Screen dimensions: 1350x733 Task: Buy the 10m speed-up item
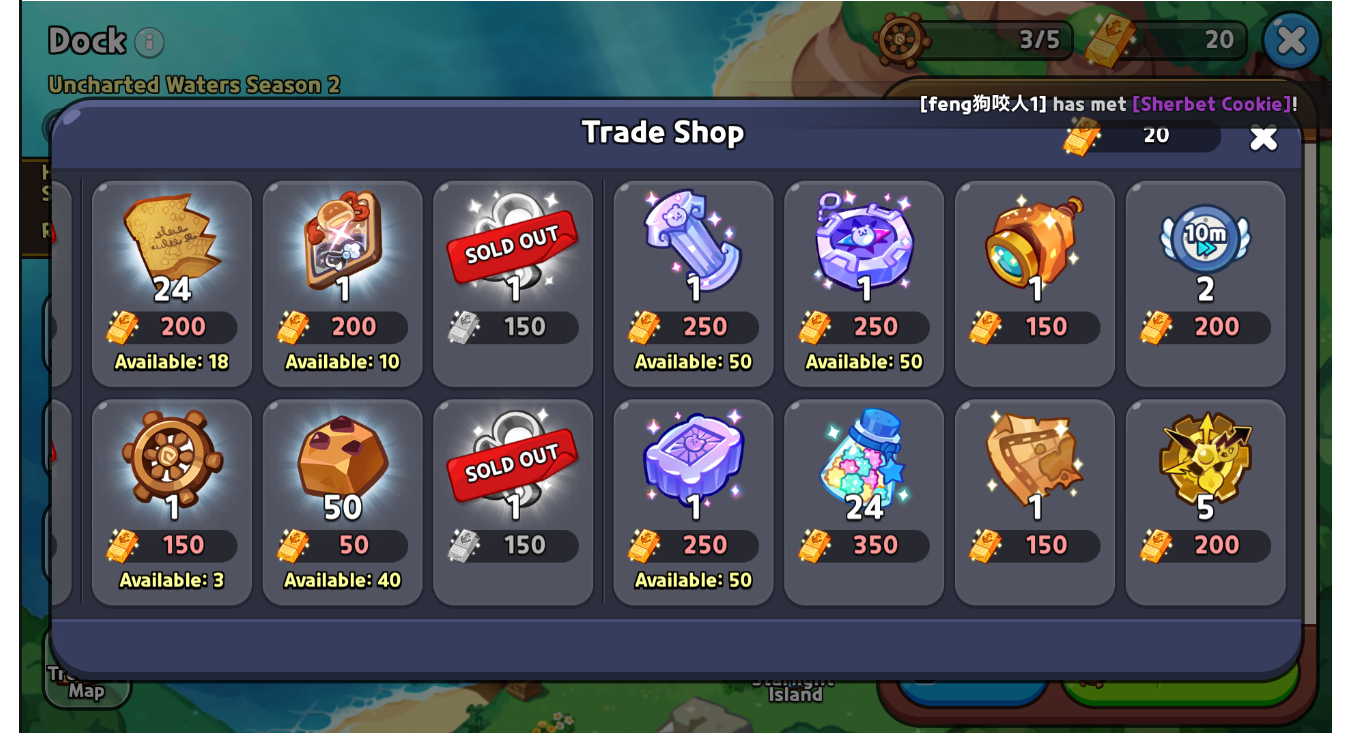[1205, 283]
